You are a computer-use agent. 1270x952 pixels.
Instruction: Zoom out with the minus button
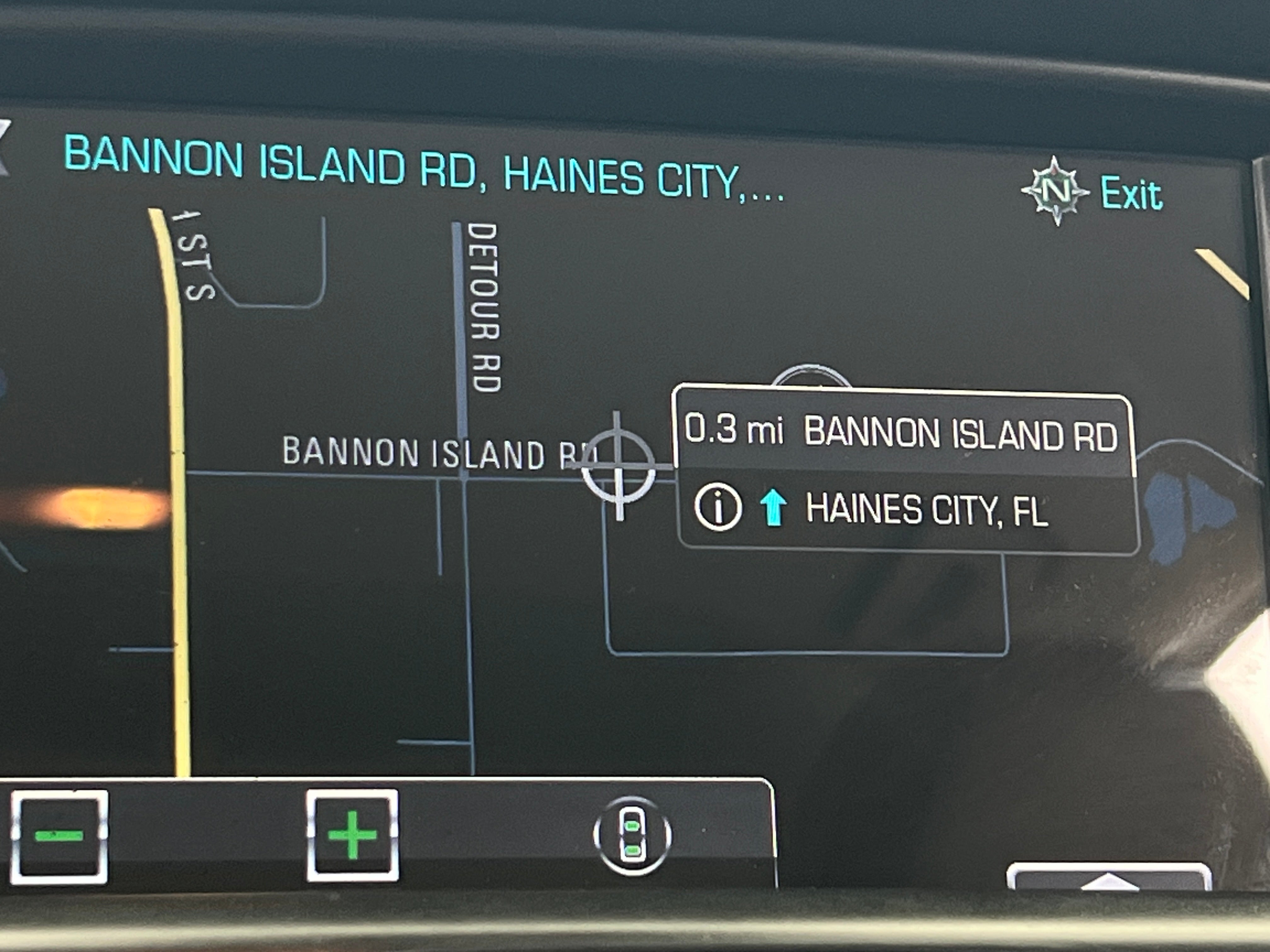coord(59,835)
